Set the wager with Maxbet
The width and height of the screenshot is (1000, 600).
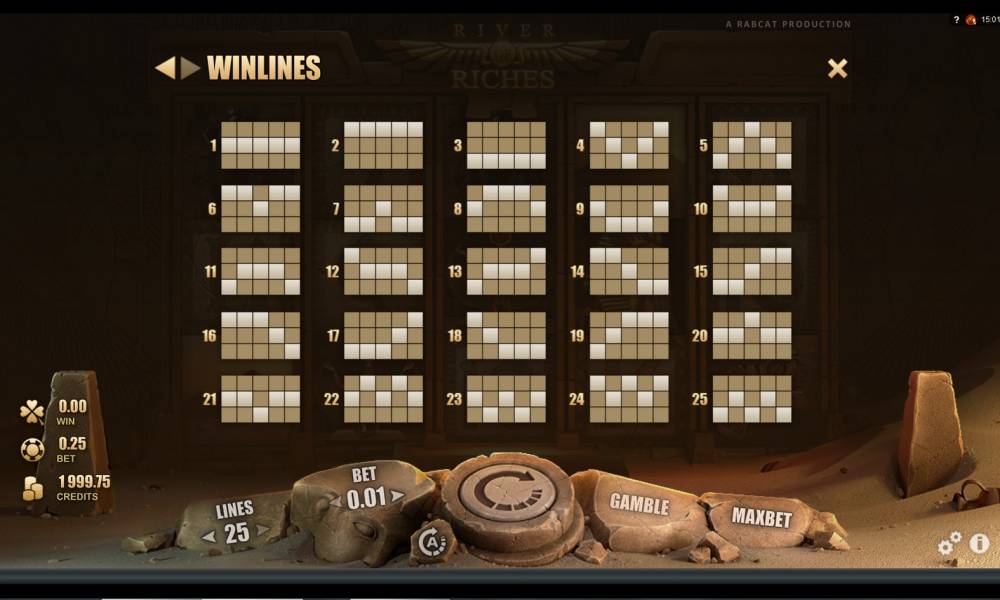761,518
